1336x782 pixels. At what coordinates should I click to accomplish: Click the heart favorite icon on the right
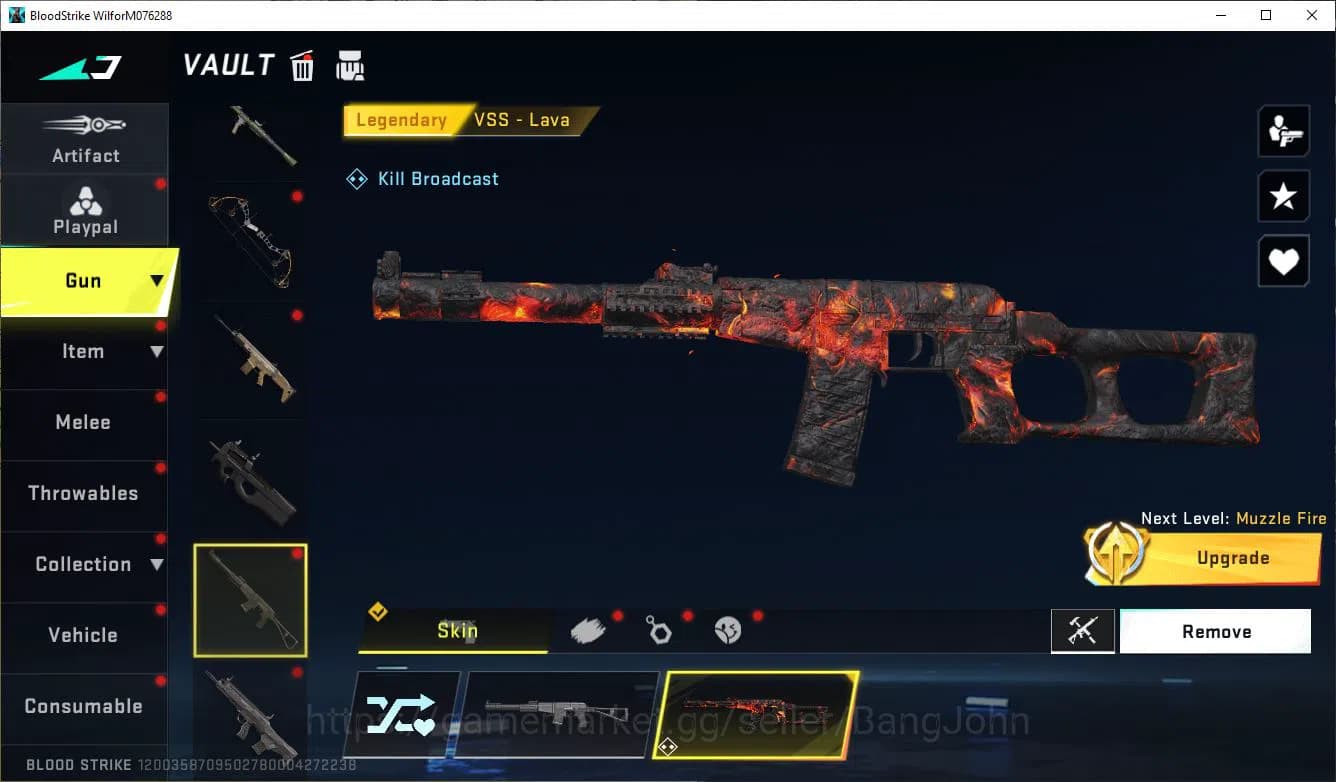1283,261
